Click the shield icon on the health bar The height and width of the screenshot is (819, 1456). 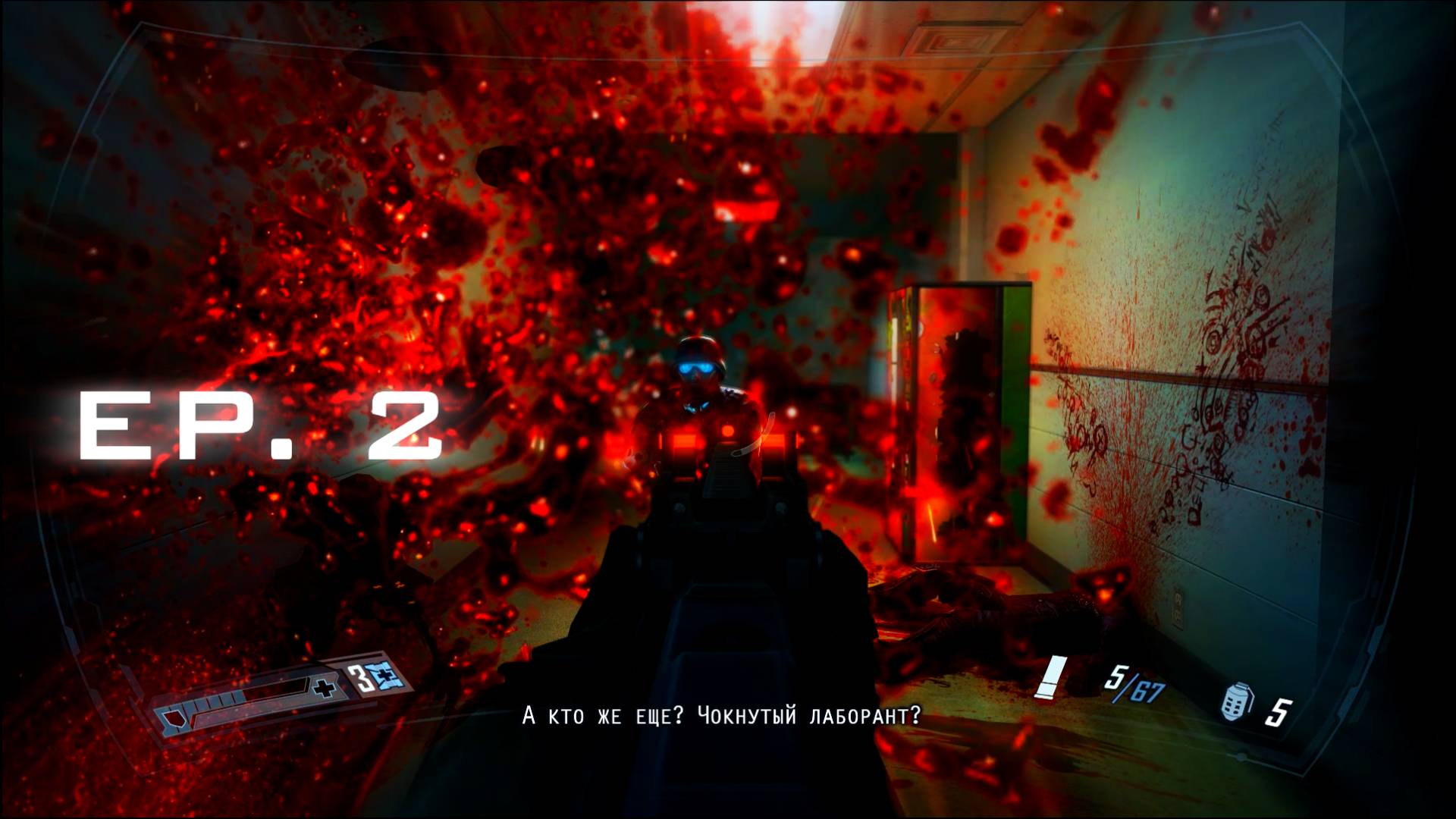174,718
